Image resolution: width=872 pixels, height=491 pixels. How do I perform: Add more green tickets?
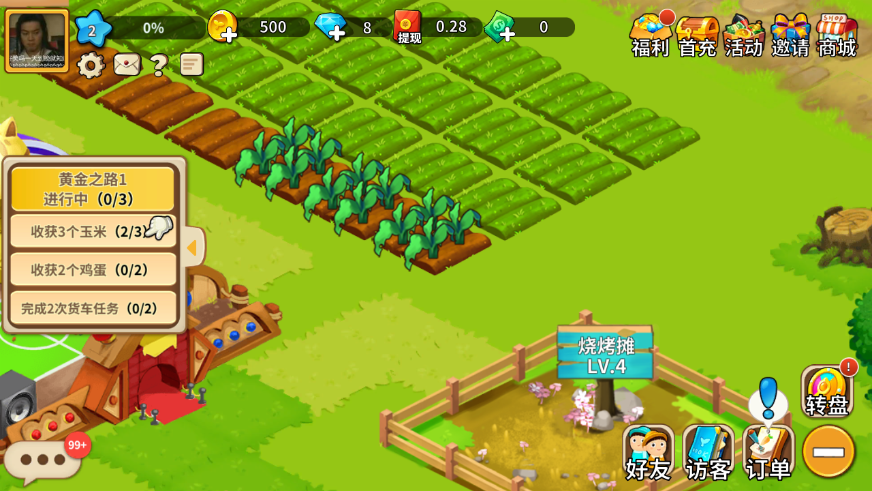[x=500, y=27]
